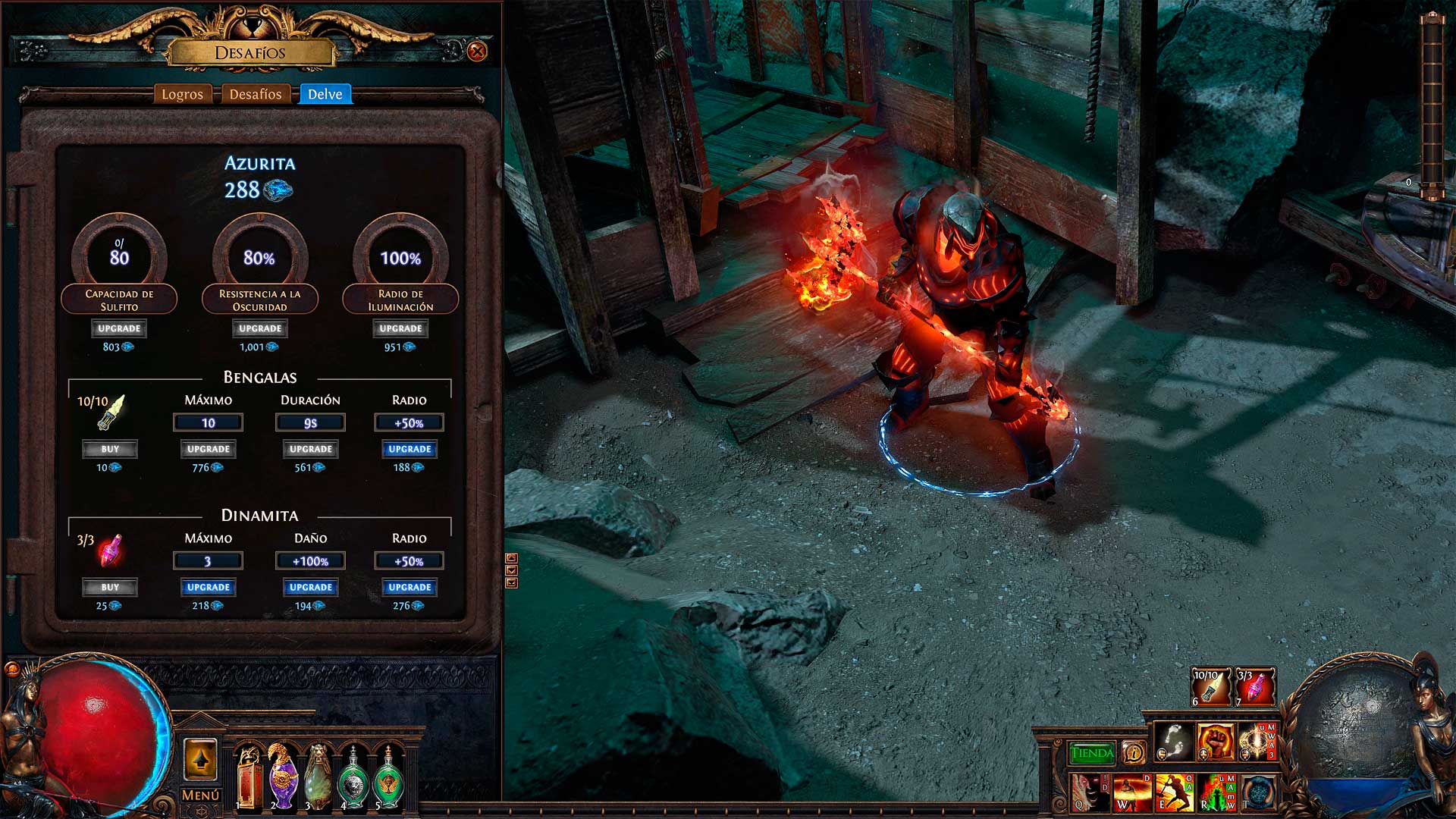
Task: Upgrade Dinamita Máximo count
Action: pos(208,587)
